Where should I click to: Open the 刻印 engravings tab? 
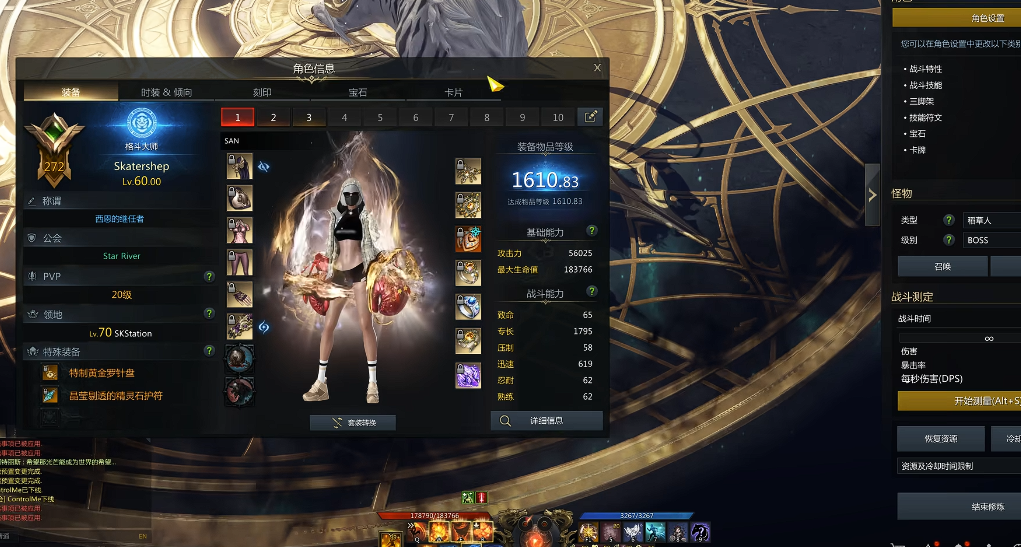point(262,92)
